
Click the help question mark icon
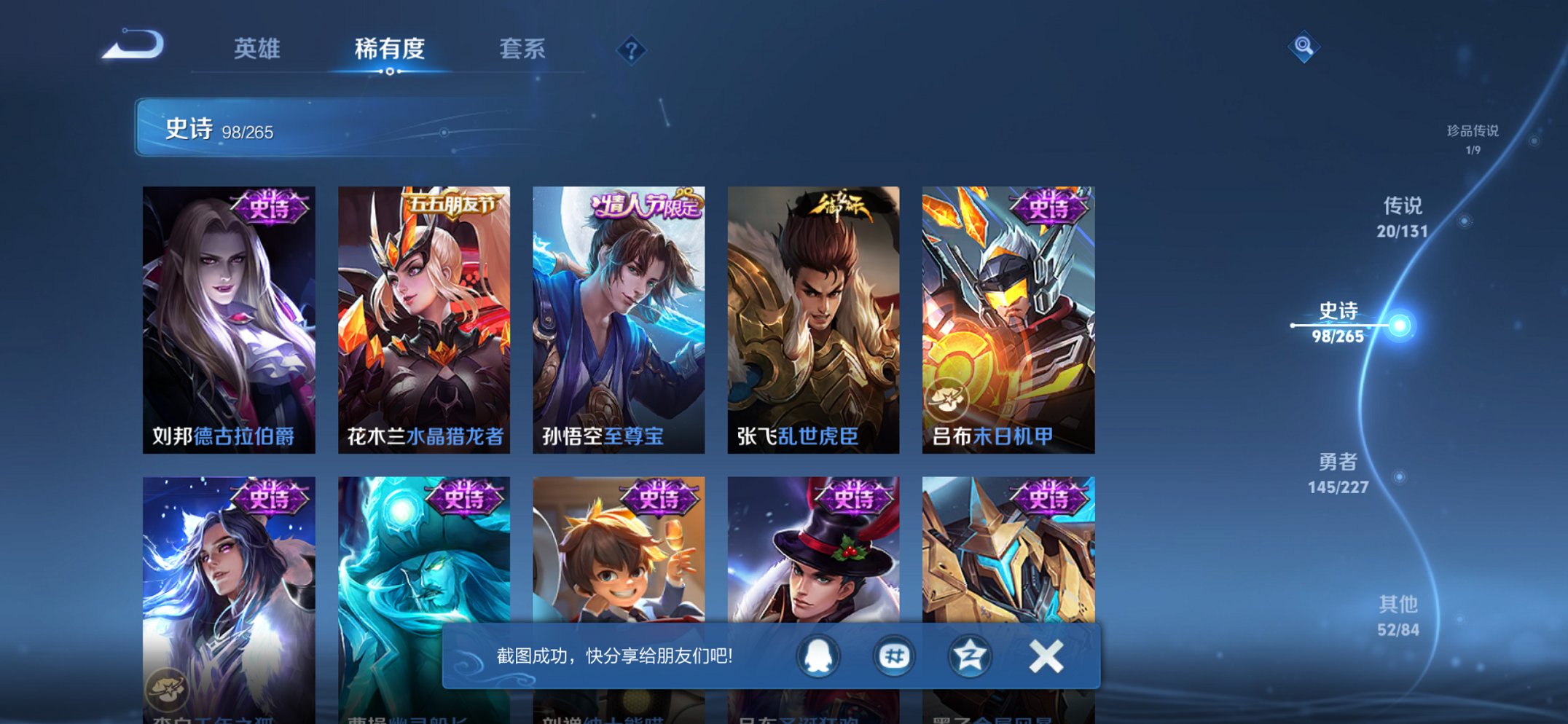(631, 50)
